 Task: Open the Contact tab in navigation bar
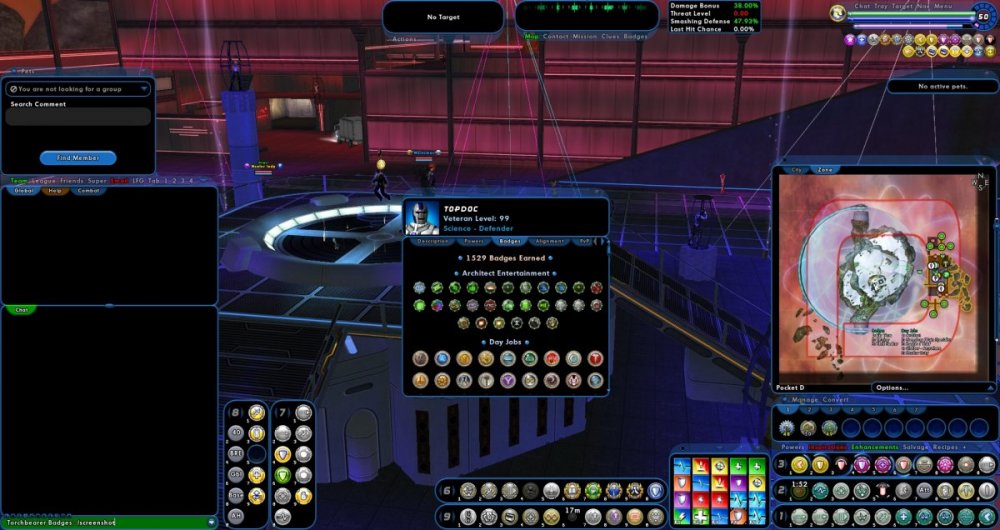(555, 36)
